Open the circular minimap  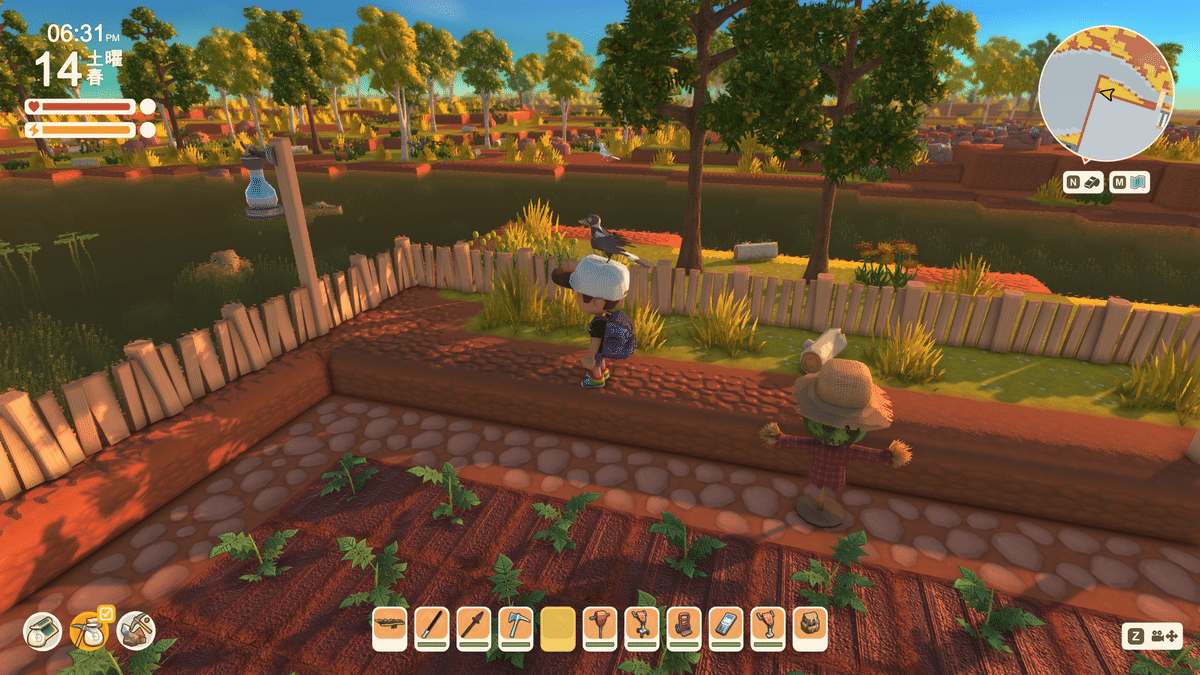(x=1104, y=95)
